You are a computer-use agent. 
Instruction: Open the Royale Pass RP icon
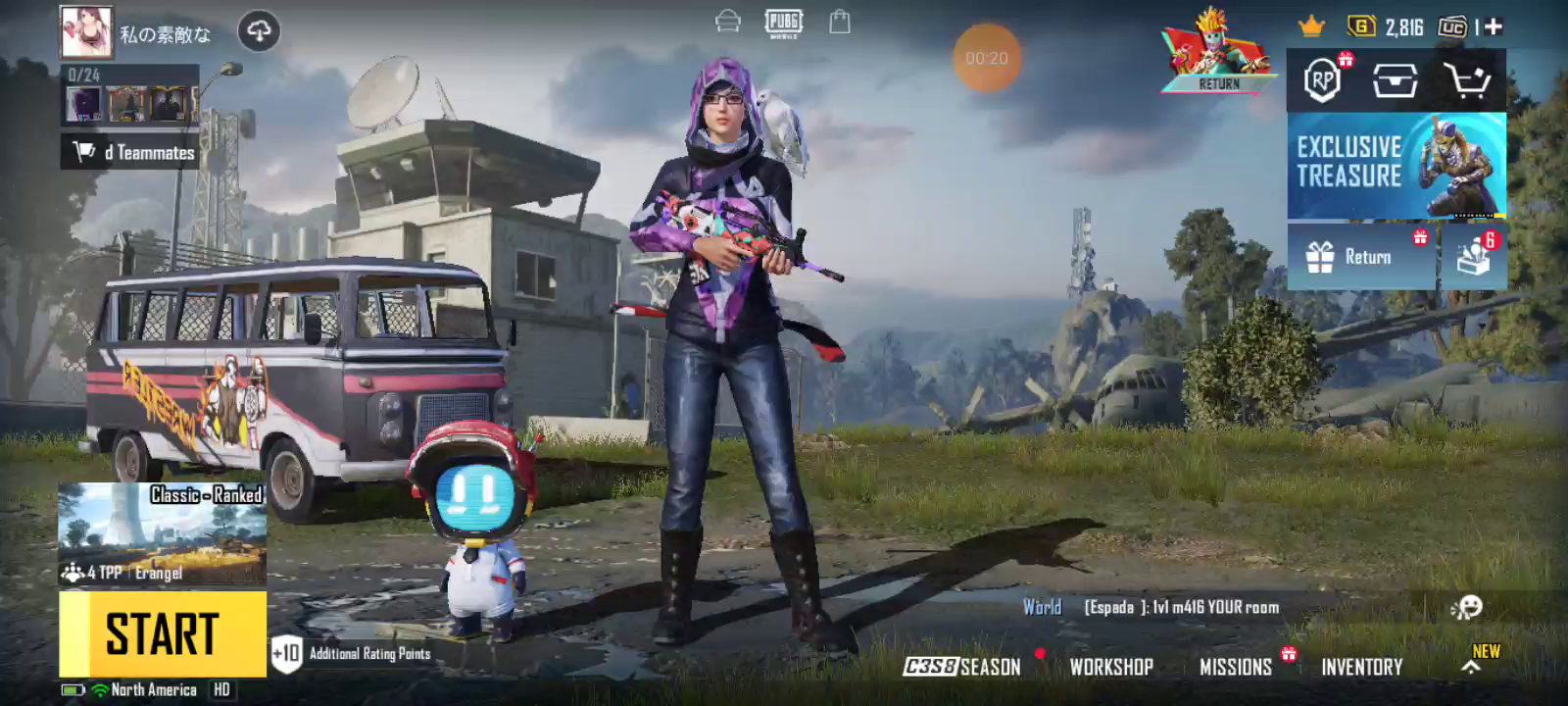point(1322,80)
